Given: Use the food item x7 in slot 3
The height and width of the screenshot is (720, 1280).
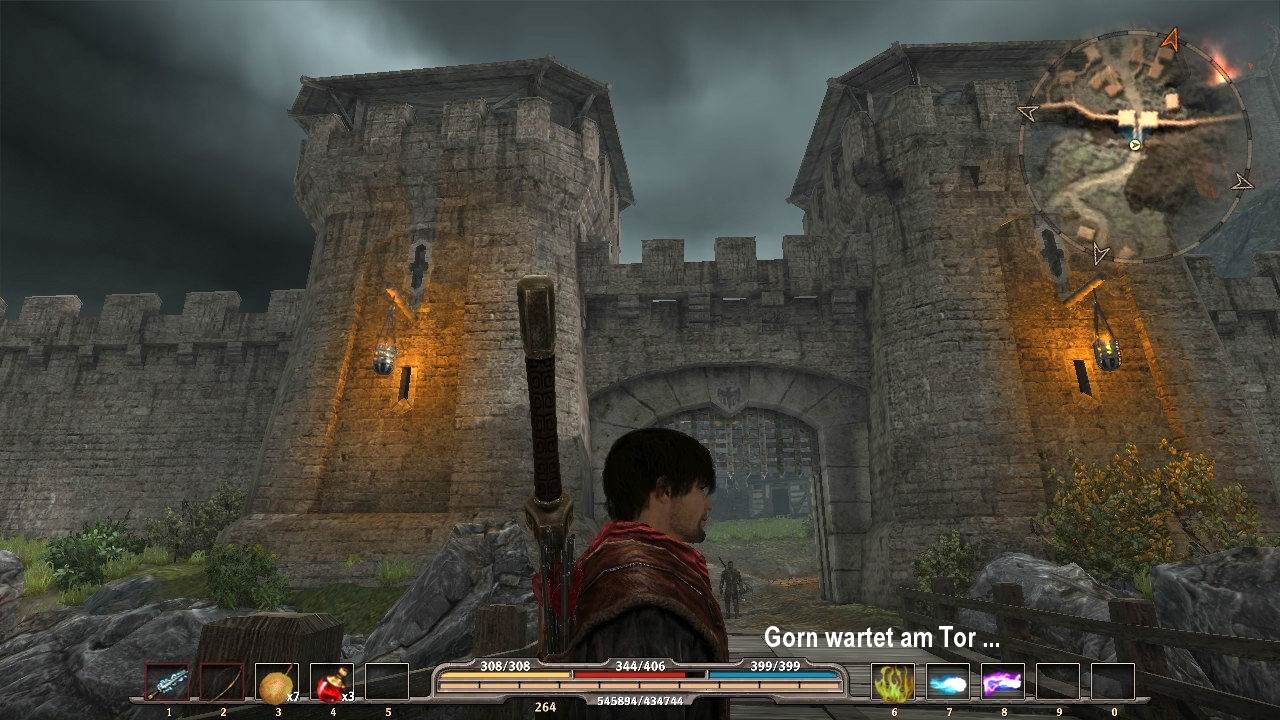Looking at the screenshot, I should pyautogui.click(x=277, y=682).
